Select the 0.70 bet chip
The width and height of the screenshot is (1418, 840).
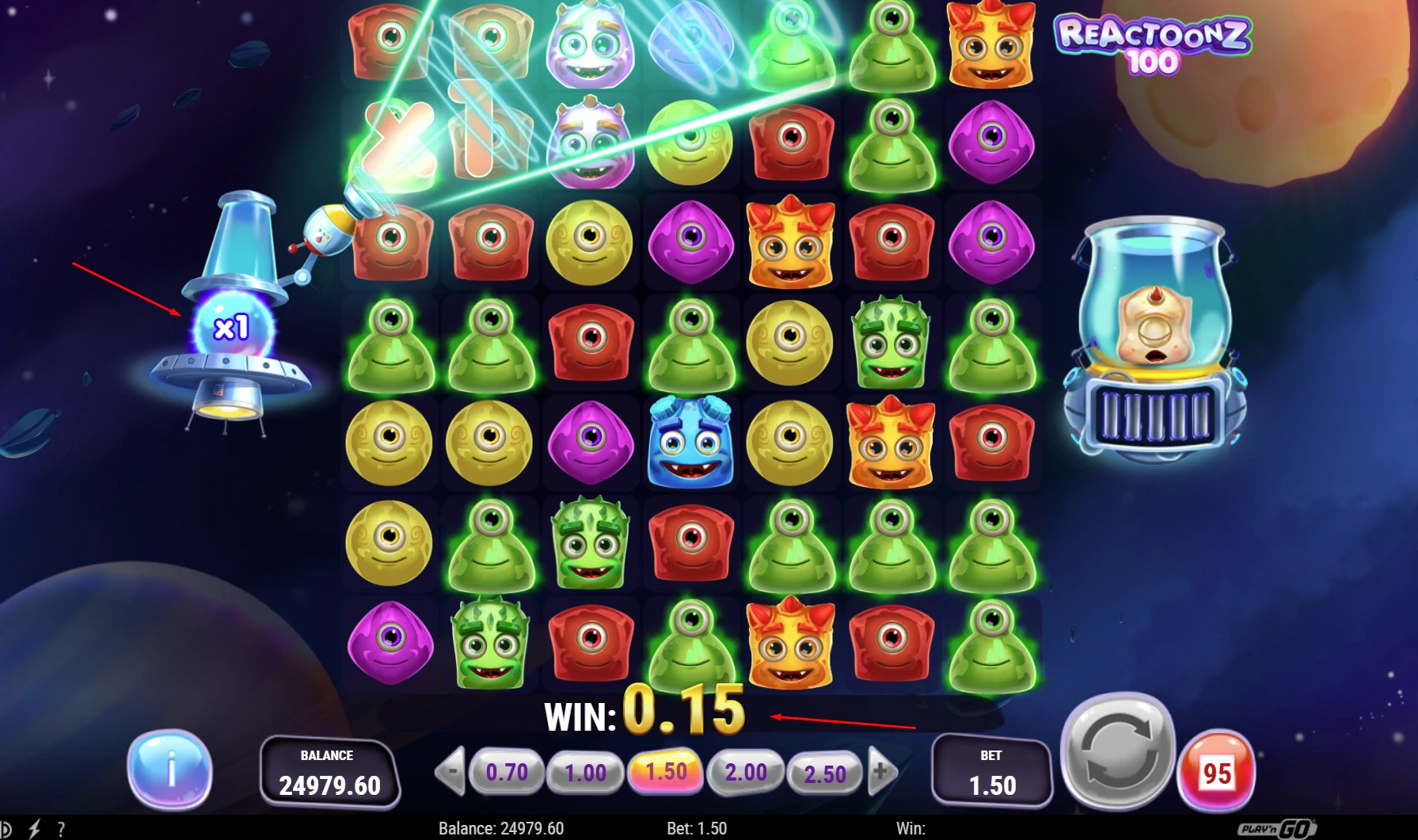[508, 770]
